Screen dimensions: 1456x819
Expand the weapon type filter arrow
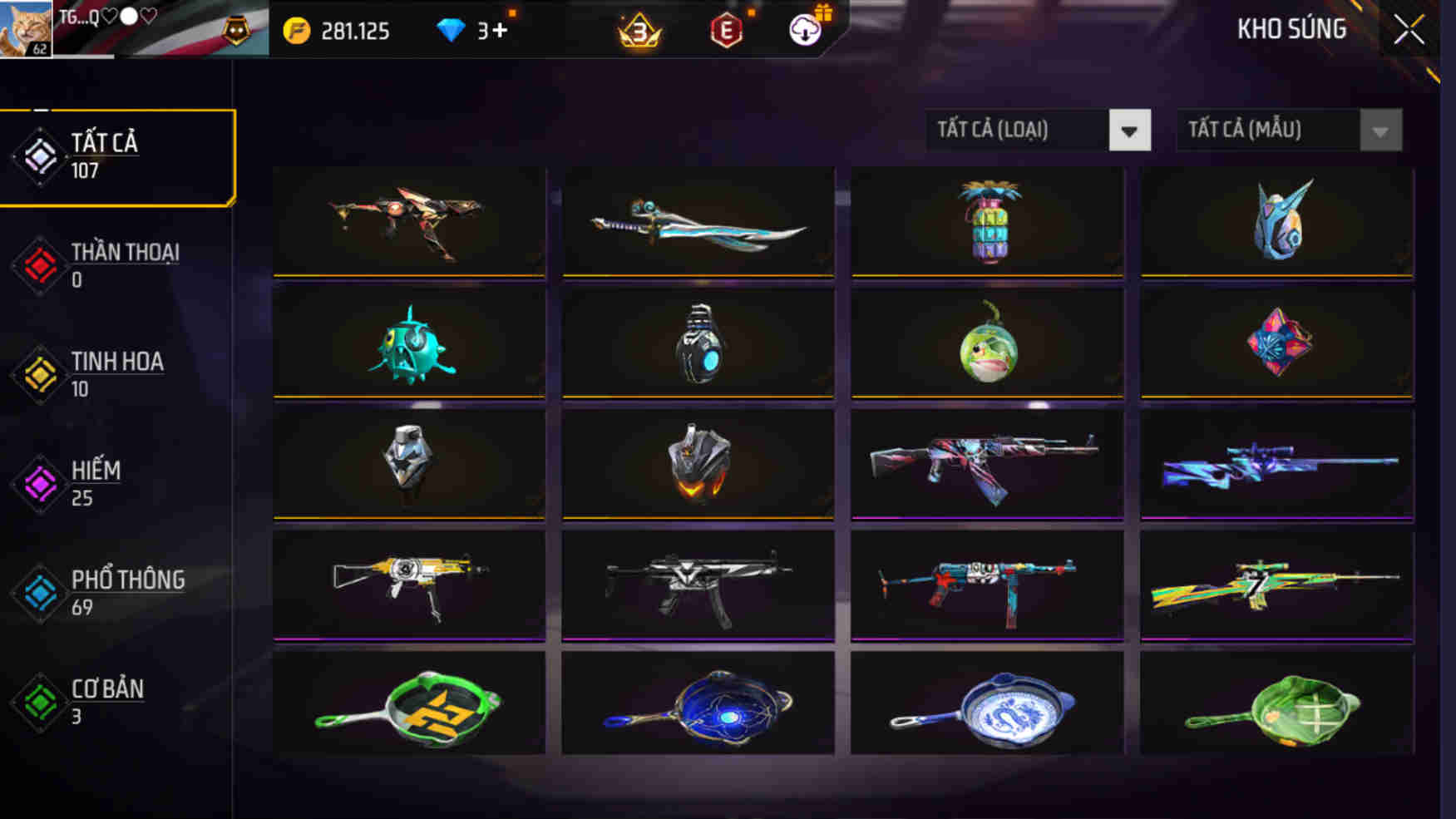pyautogui.click(x=1131, y=131)
